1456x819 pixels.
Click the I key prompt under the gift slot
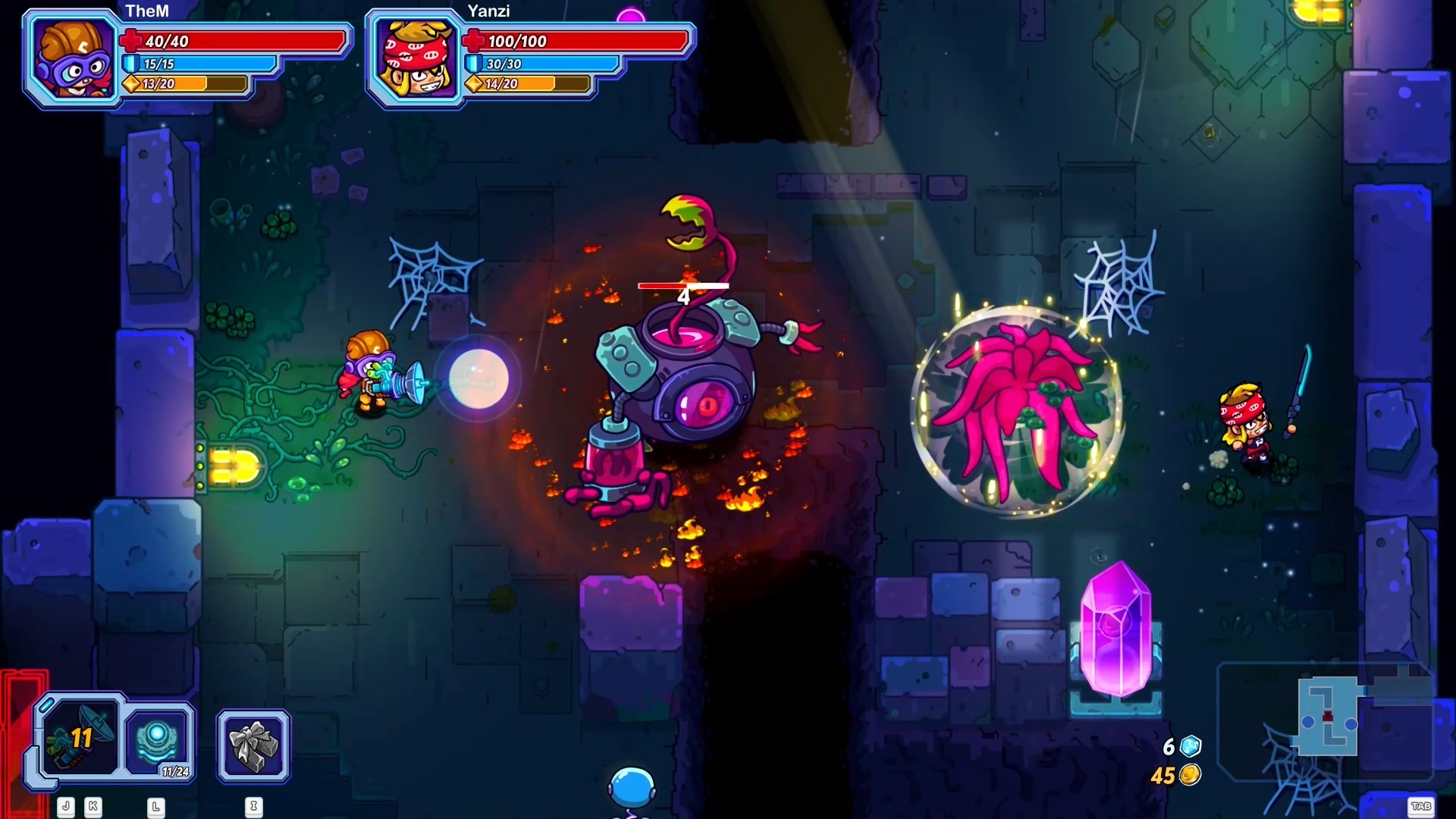(x=253, y=808)
